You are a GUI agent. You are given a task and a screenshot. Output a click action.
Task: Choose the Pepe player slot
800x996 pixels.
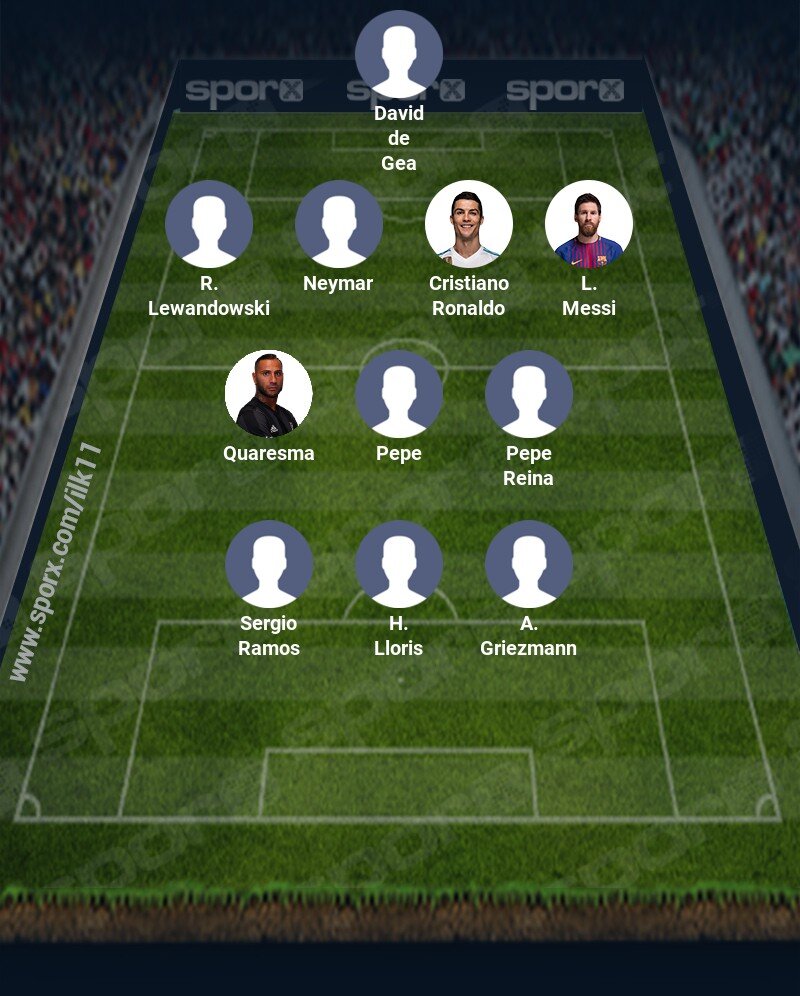(399, 394)
